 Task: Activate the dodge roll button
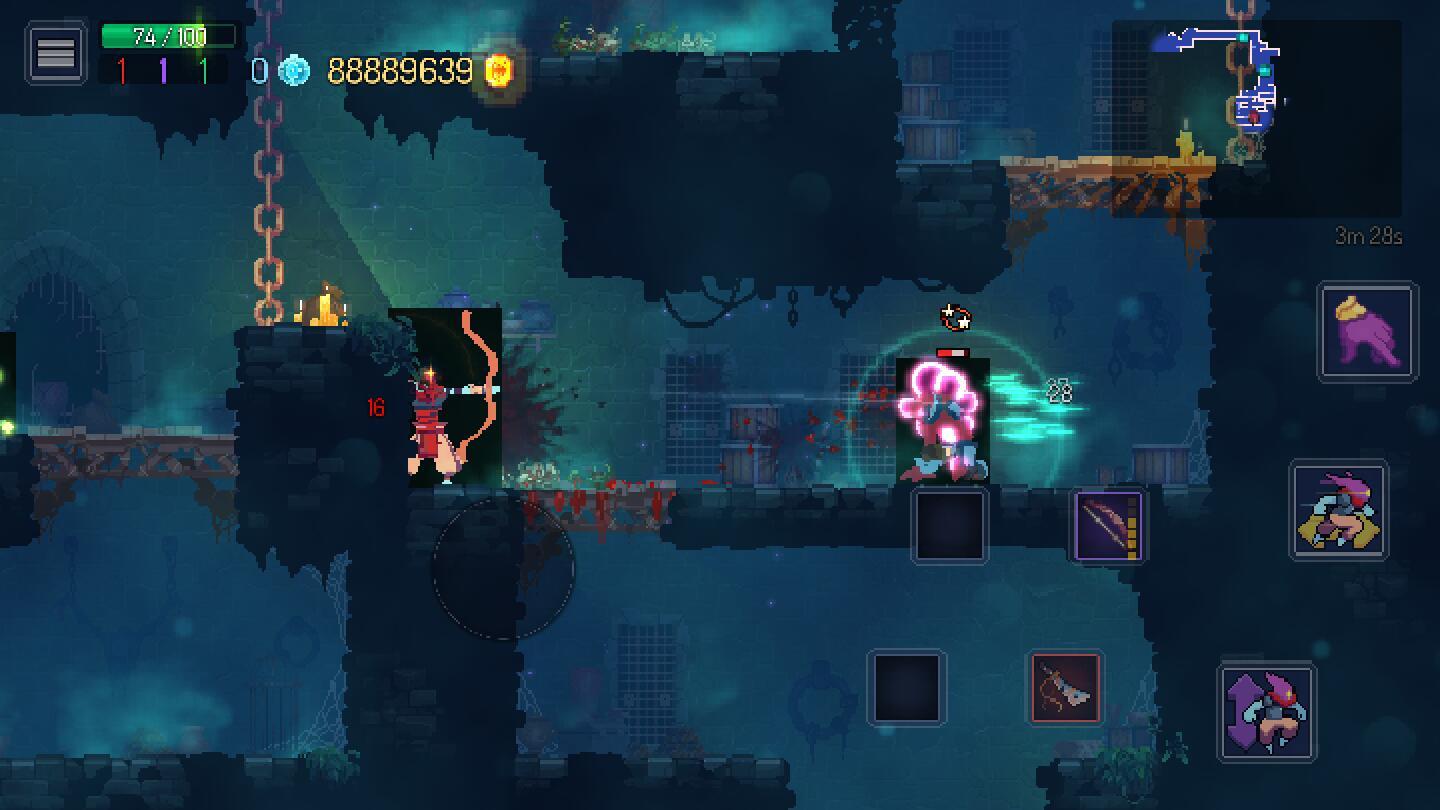(x=1339, y=510)
